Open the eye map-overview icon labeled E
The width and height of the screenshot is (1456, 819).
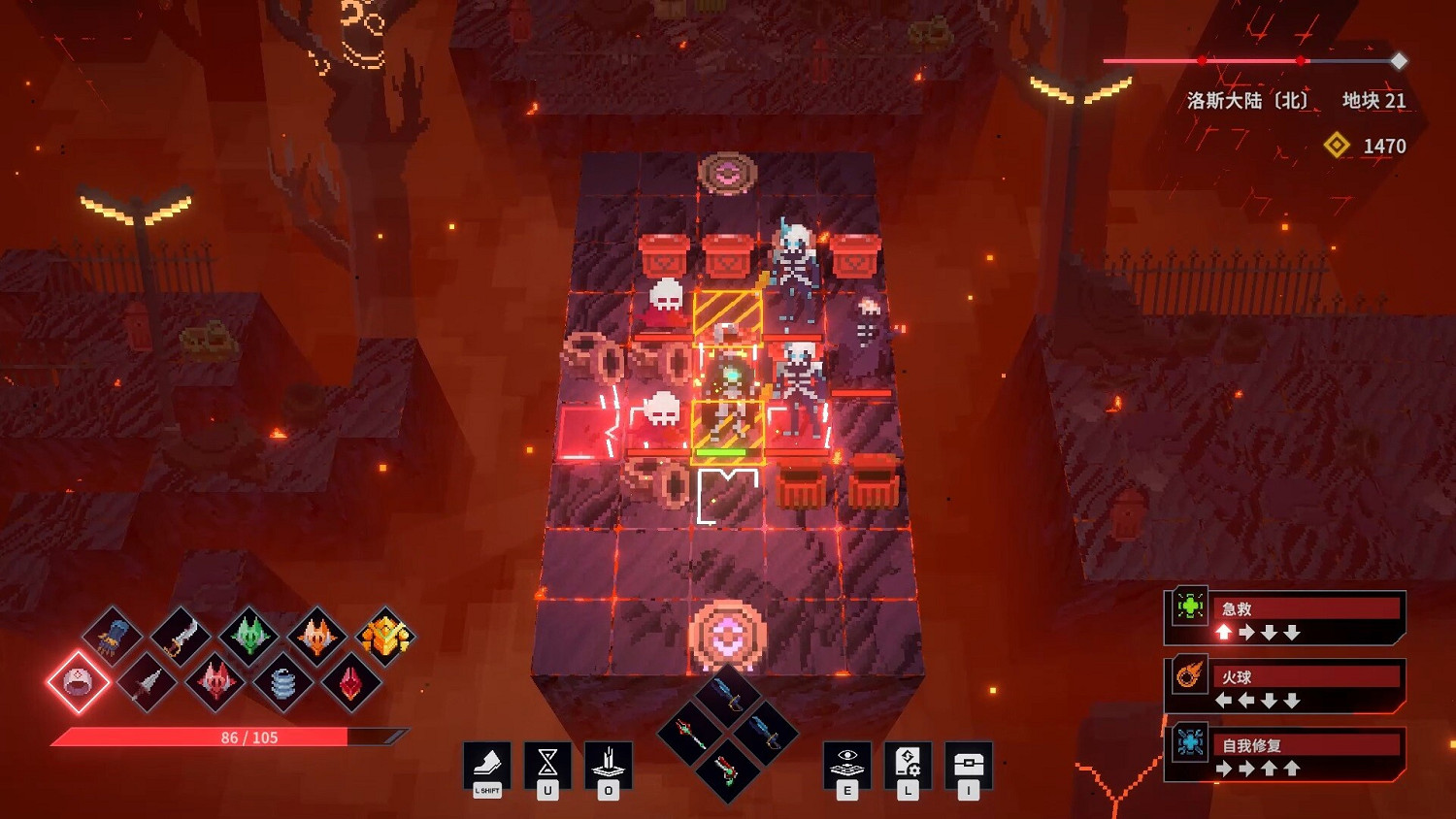[848, 761]
